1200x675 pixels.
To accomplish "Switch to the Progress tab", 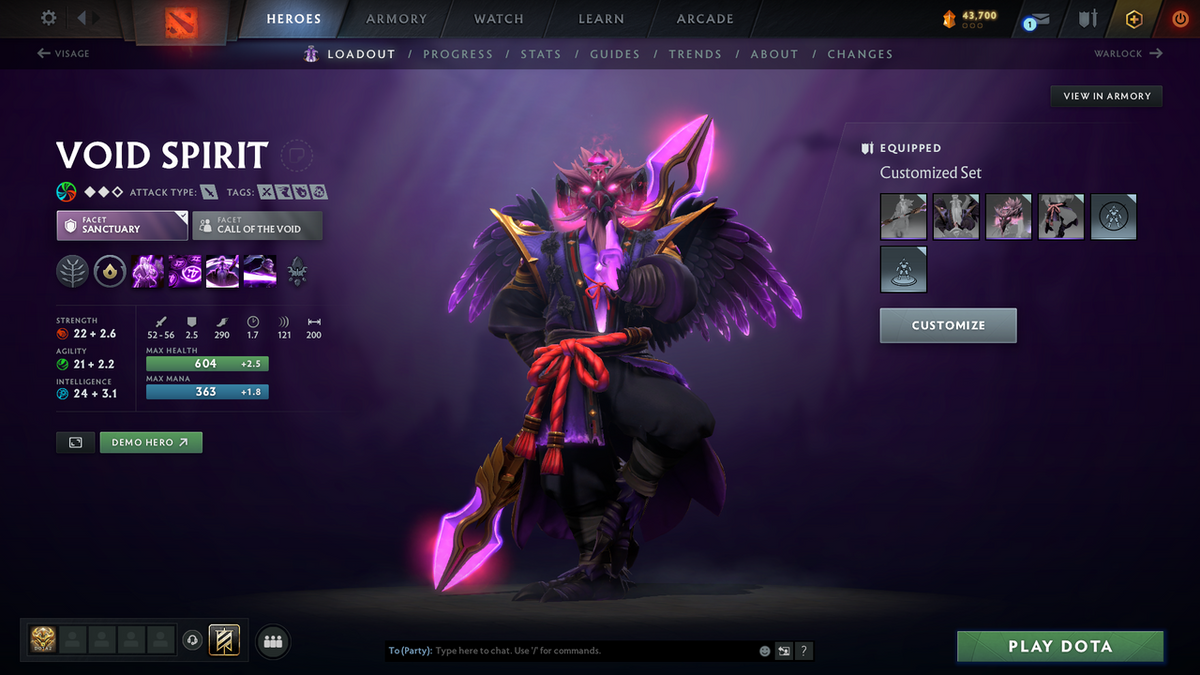I will coord(458,54).
